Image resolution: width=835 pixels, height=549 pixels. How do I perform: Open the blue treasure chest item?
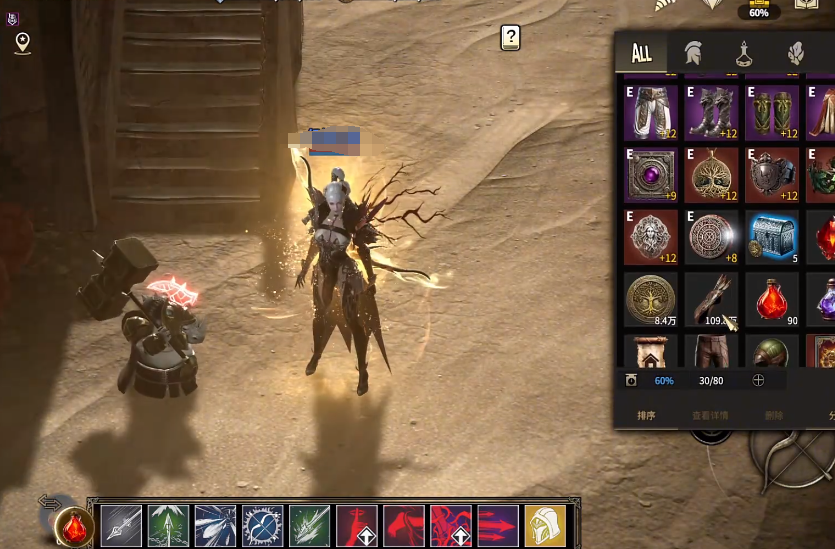point(772,236)
